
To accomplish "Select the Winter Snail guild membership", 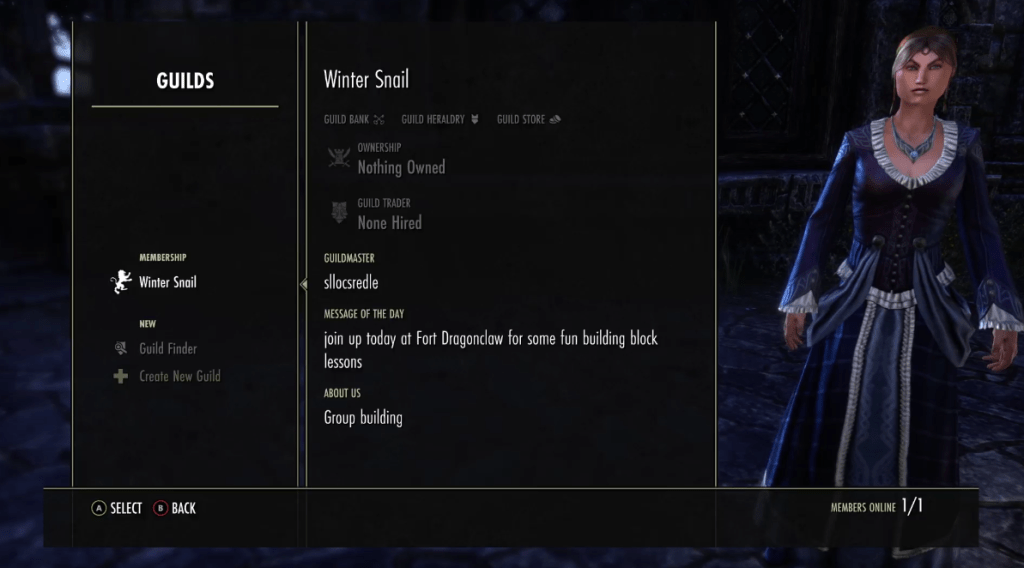I will (167, 283).
